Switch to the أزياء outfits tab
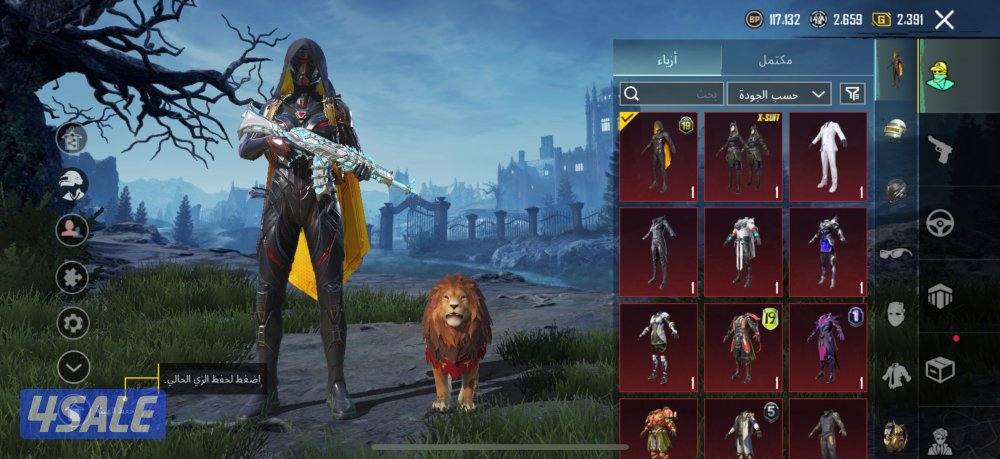 pos(666,59)
